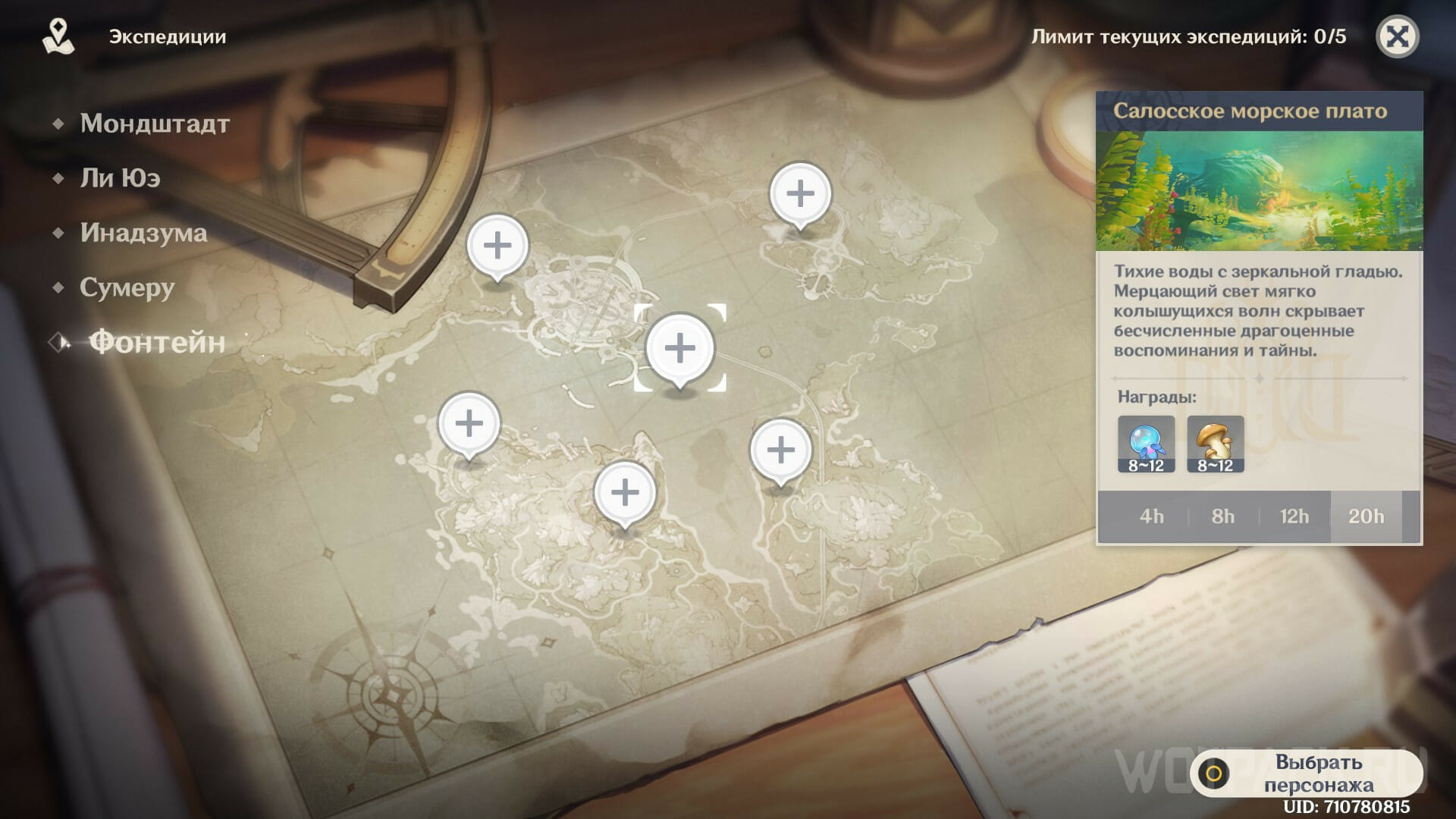Viewport: 1456px width, 819px height.
Task: Open the Инадзума expedition map
Action: point(143,233)
